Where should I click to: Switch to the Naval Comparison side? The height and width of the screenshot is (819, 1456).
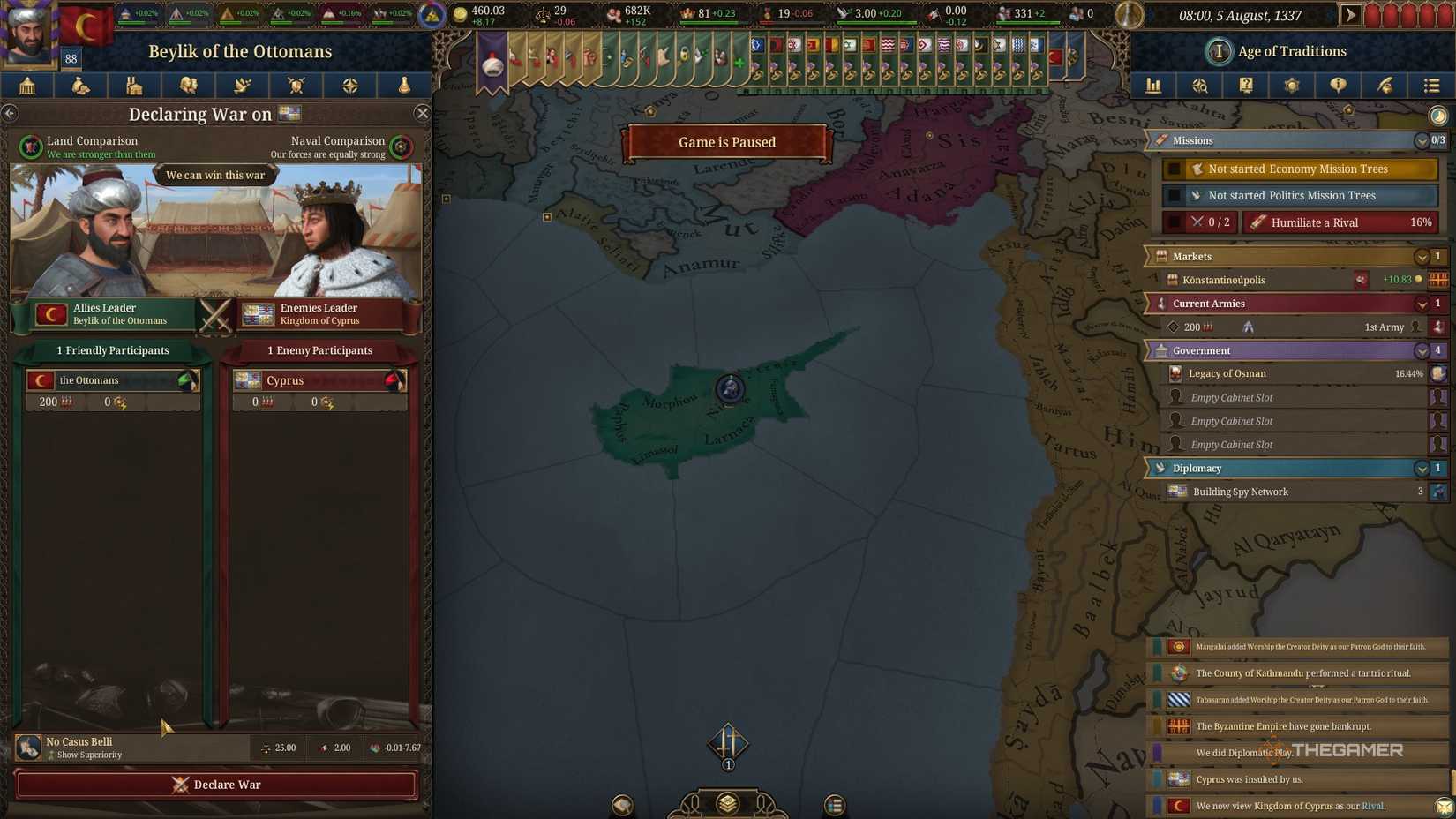pyautogui.click(x=402, y=147)
